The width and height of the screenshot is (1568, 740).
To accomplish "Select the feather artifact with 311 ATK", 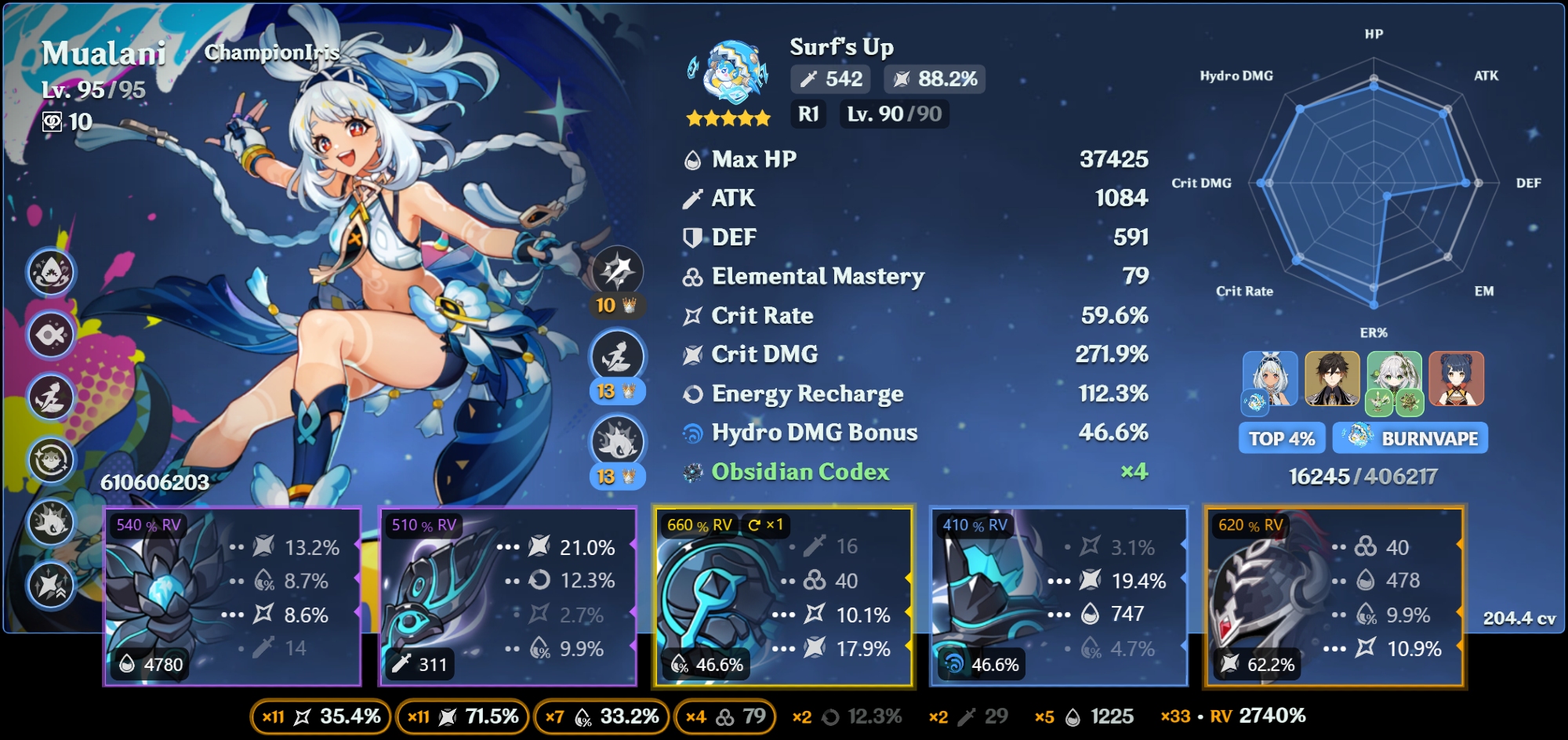I will 507,596.
